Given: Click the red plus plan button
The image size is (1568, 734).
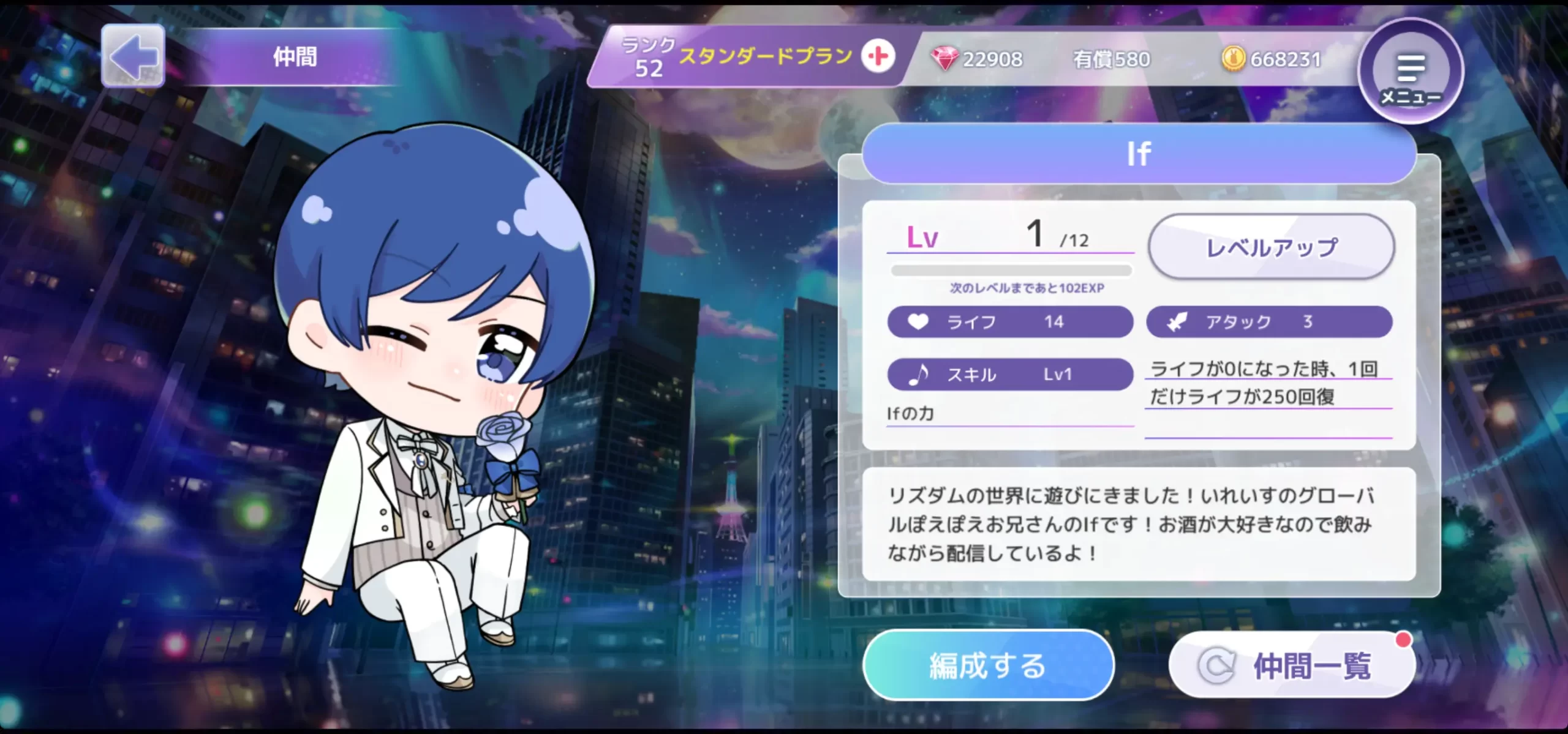Looking at the screenshot, I should click(878, 56).
